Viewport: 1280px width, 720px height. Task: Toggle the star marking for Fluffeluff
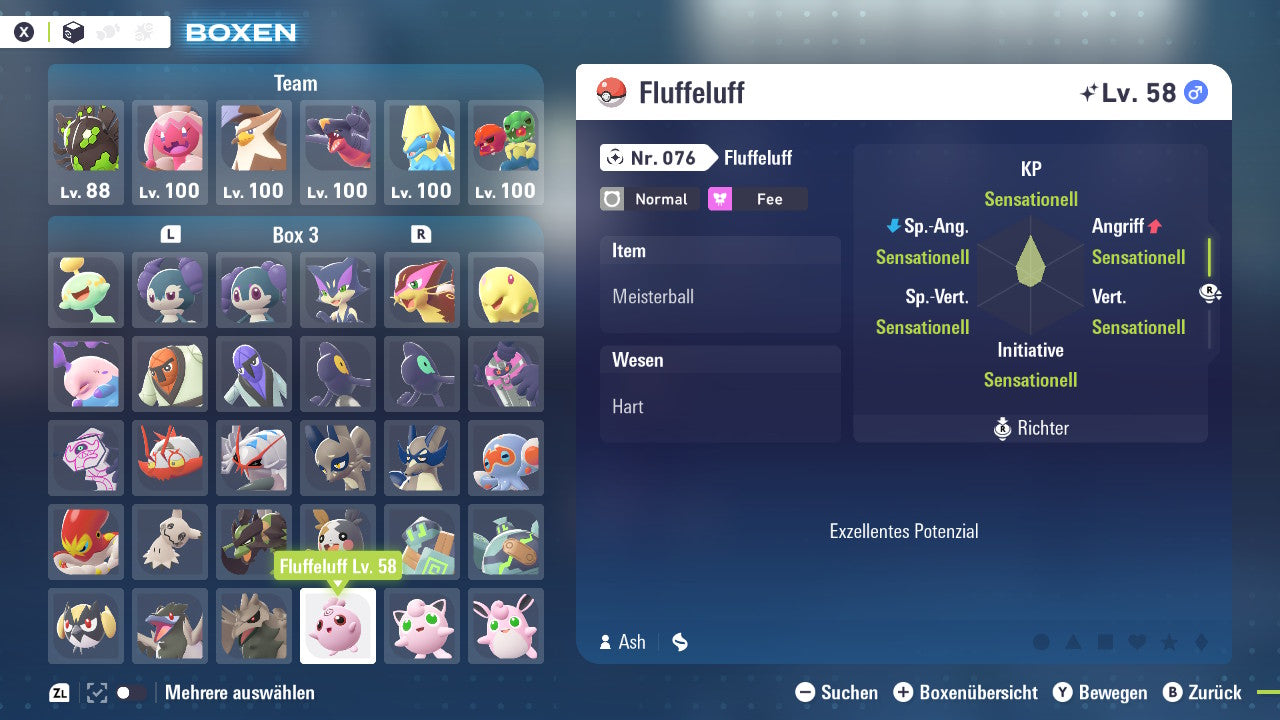(x=1170, y=643)
